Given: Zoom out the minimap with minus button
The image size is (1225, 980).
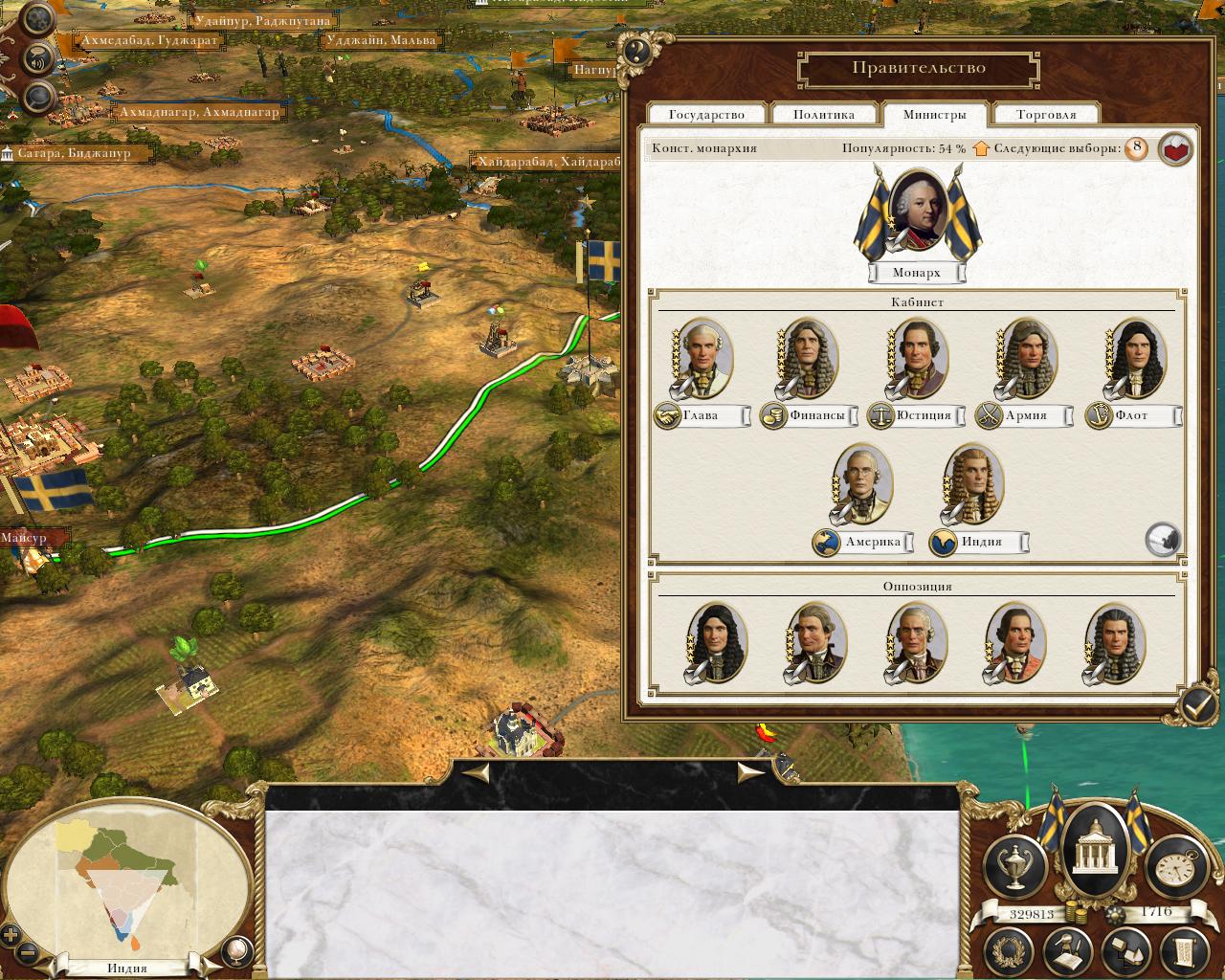Looking at the screenshot, I should pyautogui.click(x=27, y=953).
